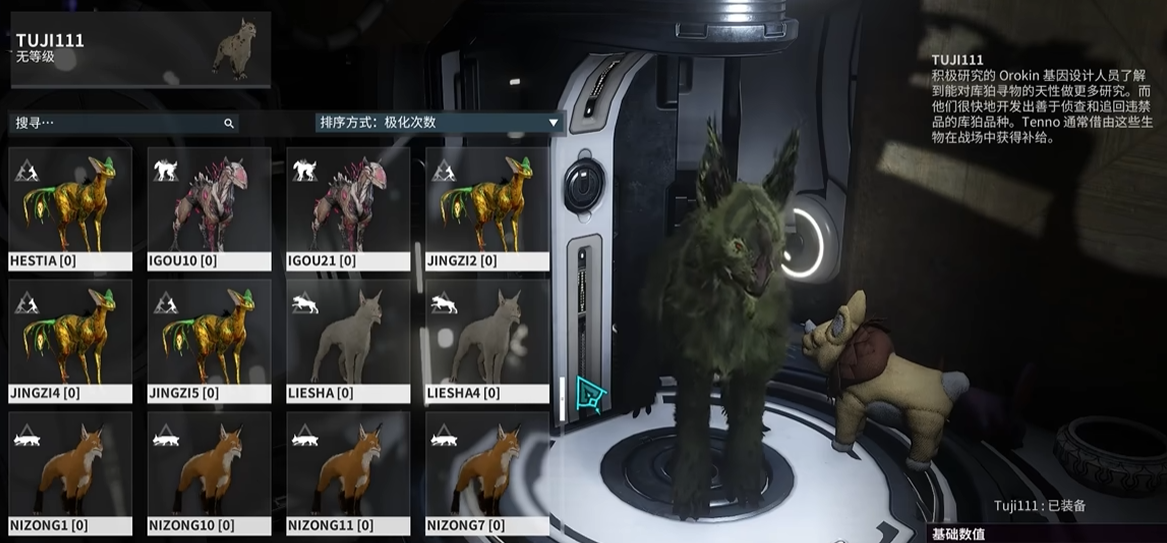Screen dimensions: 1167x543
Task: Select the NIZONG11 fox tile
Action: click(x=348, y=473)
